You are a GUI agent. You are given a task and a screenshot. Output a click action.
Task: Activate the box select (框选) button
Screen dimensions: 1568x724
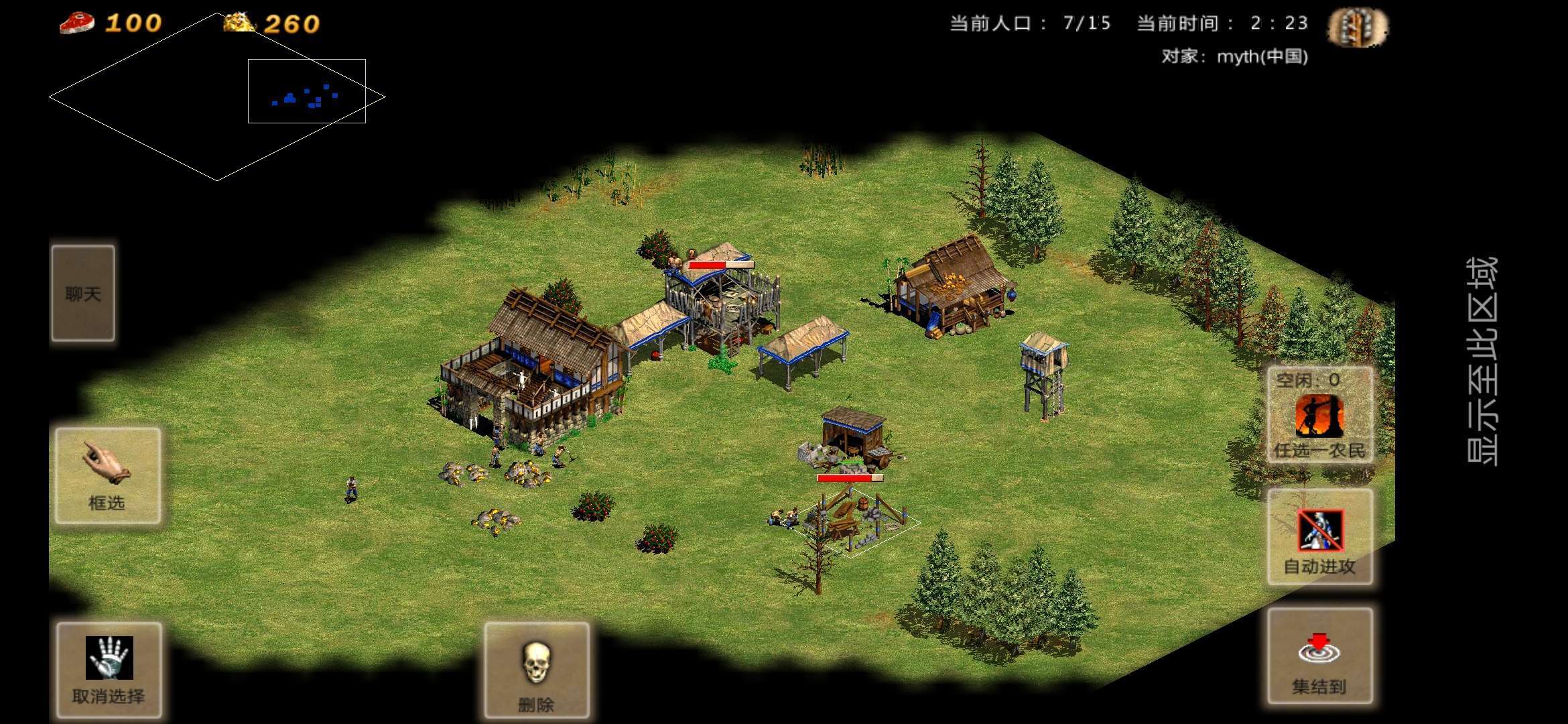[x=108, y=475]
